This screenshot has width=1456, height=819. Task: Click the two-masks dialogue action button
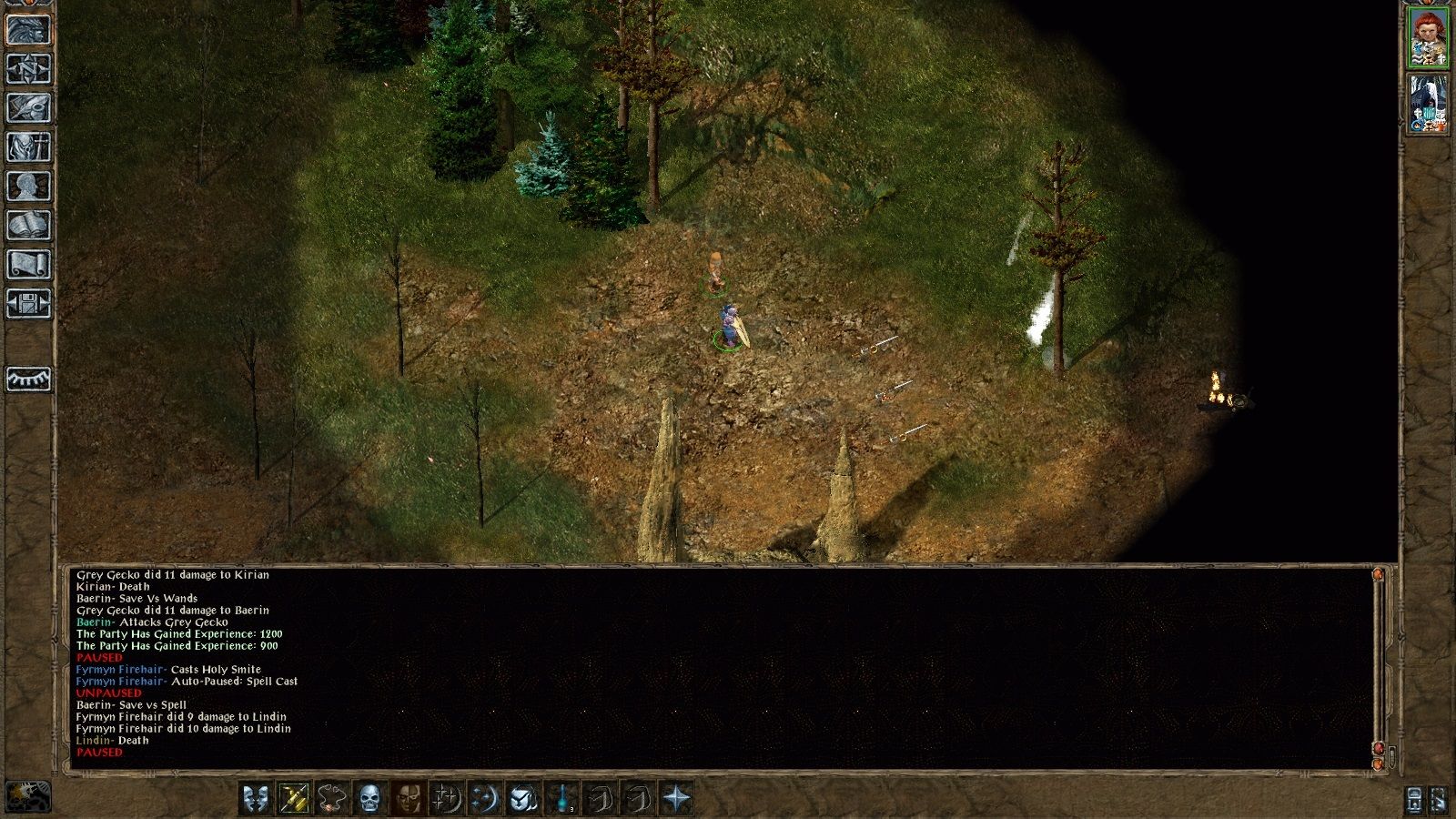(x=256, y=798)
